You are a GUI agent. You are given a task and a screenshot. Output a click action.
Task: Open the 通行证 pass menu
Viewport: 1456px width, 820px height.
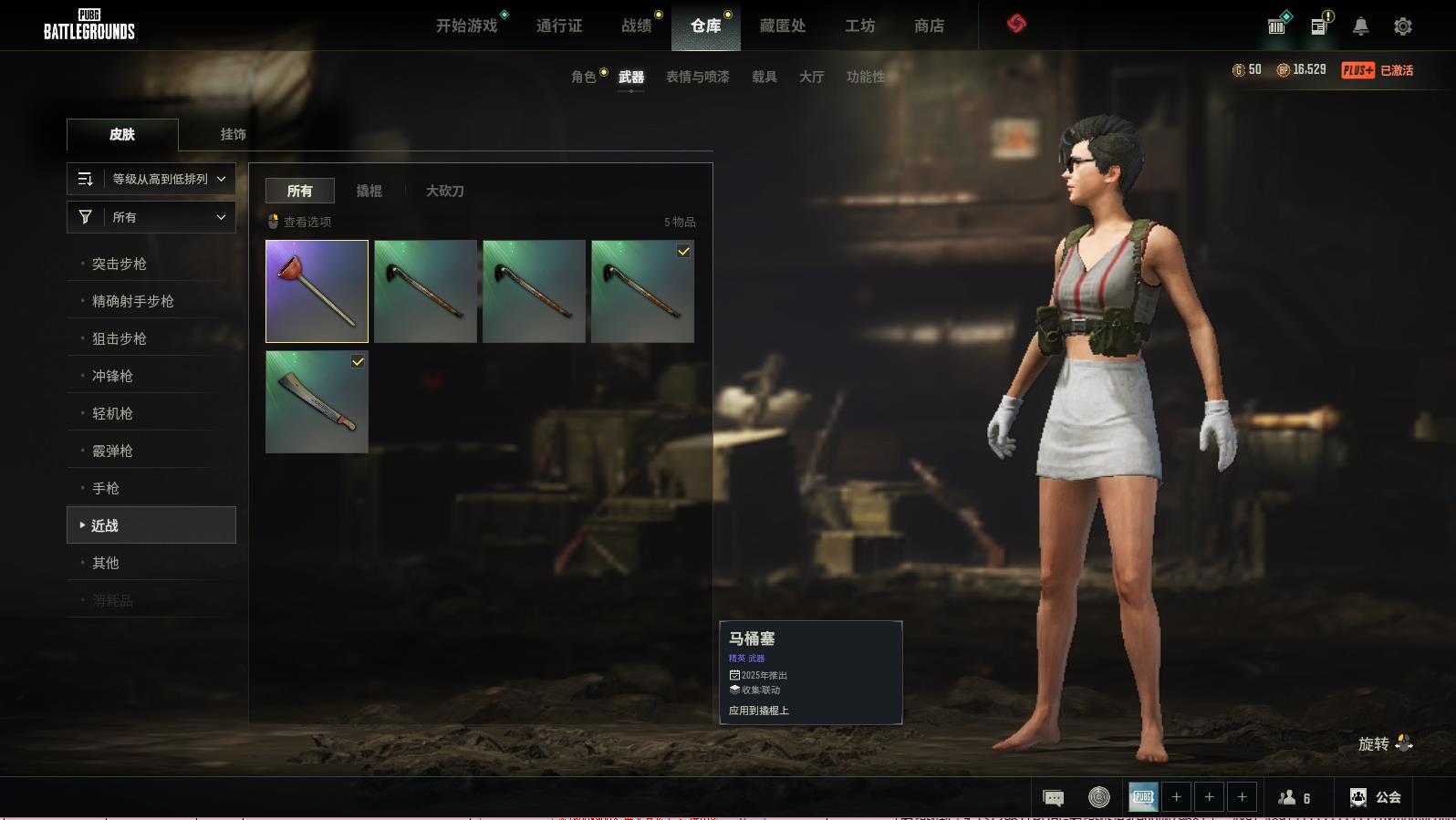pos(558,26)
